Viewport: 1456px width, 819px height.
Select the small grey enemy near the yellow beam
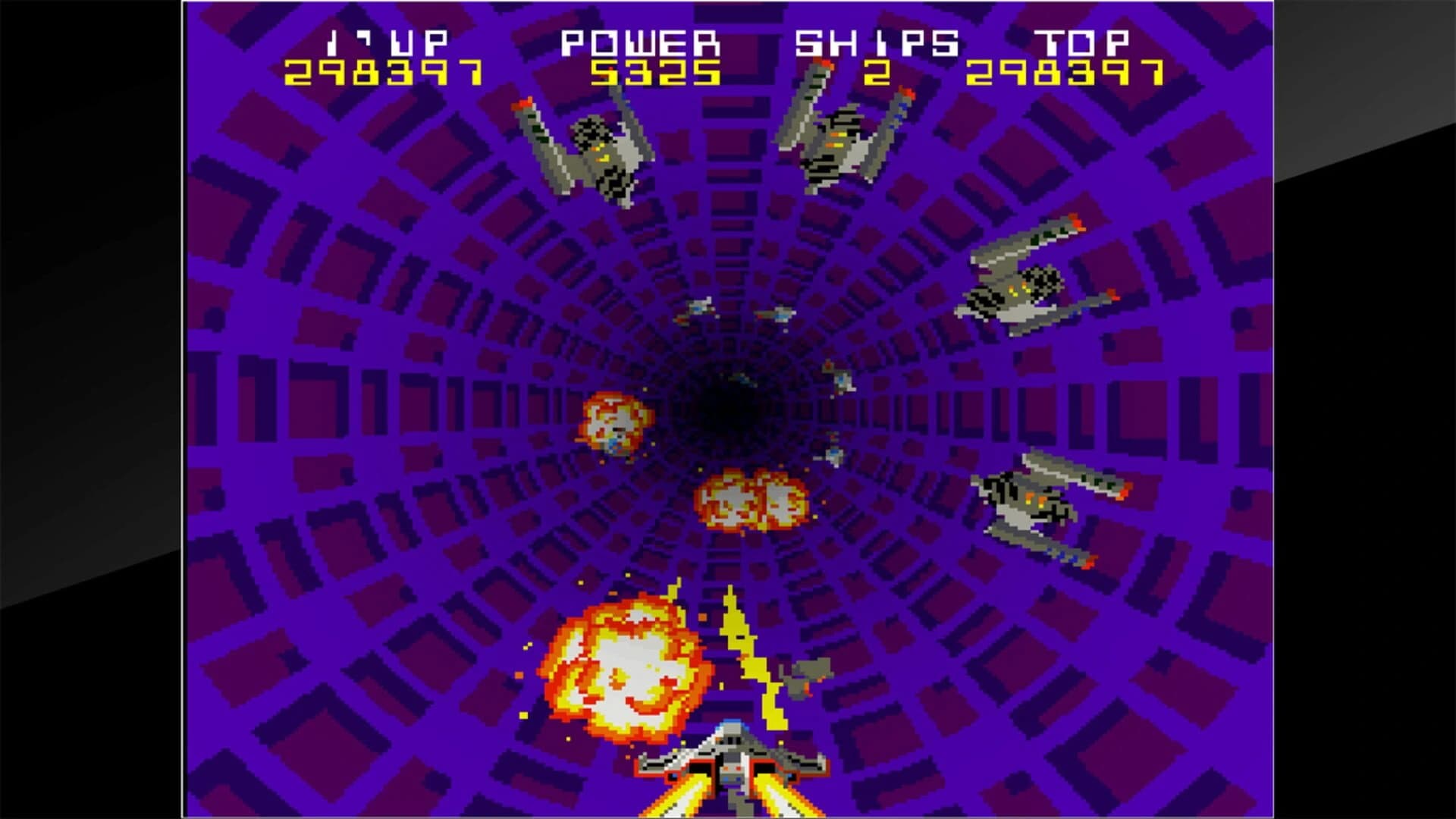[808, 675]
